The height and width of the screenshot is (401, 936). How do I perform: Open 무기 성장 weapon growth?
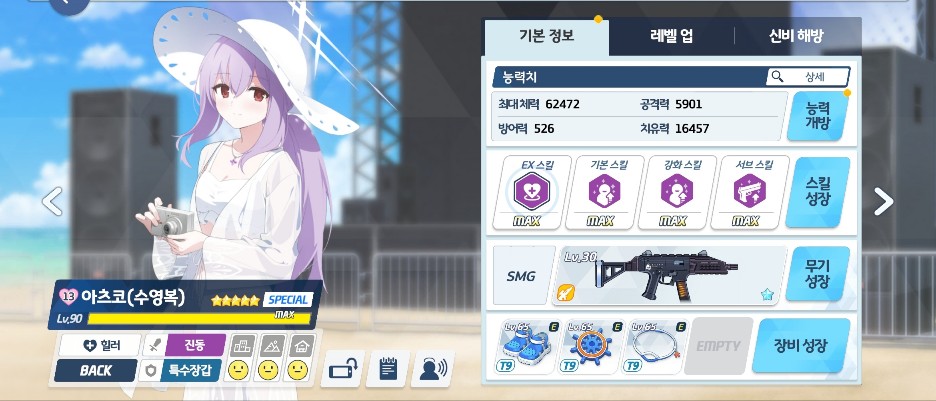click(817, 274)
